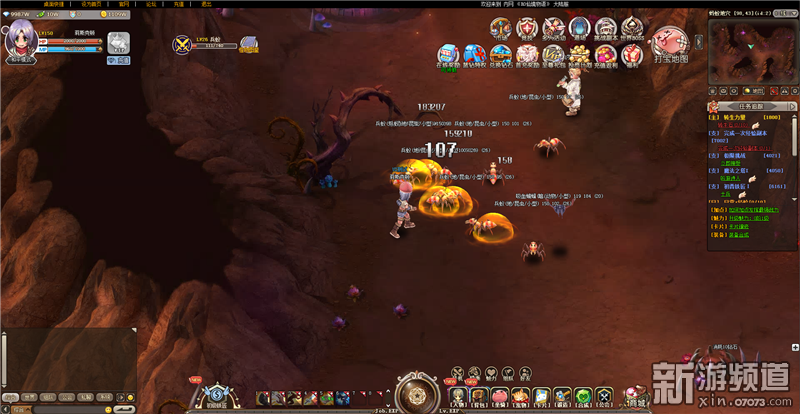This screenshot has width=800, height=414.
Task: Open the 商城 shop
Action: [635, 398]
